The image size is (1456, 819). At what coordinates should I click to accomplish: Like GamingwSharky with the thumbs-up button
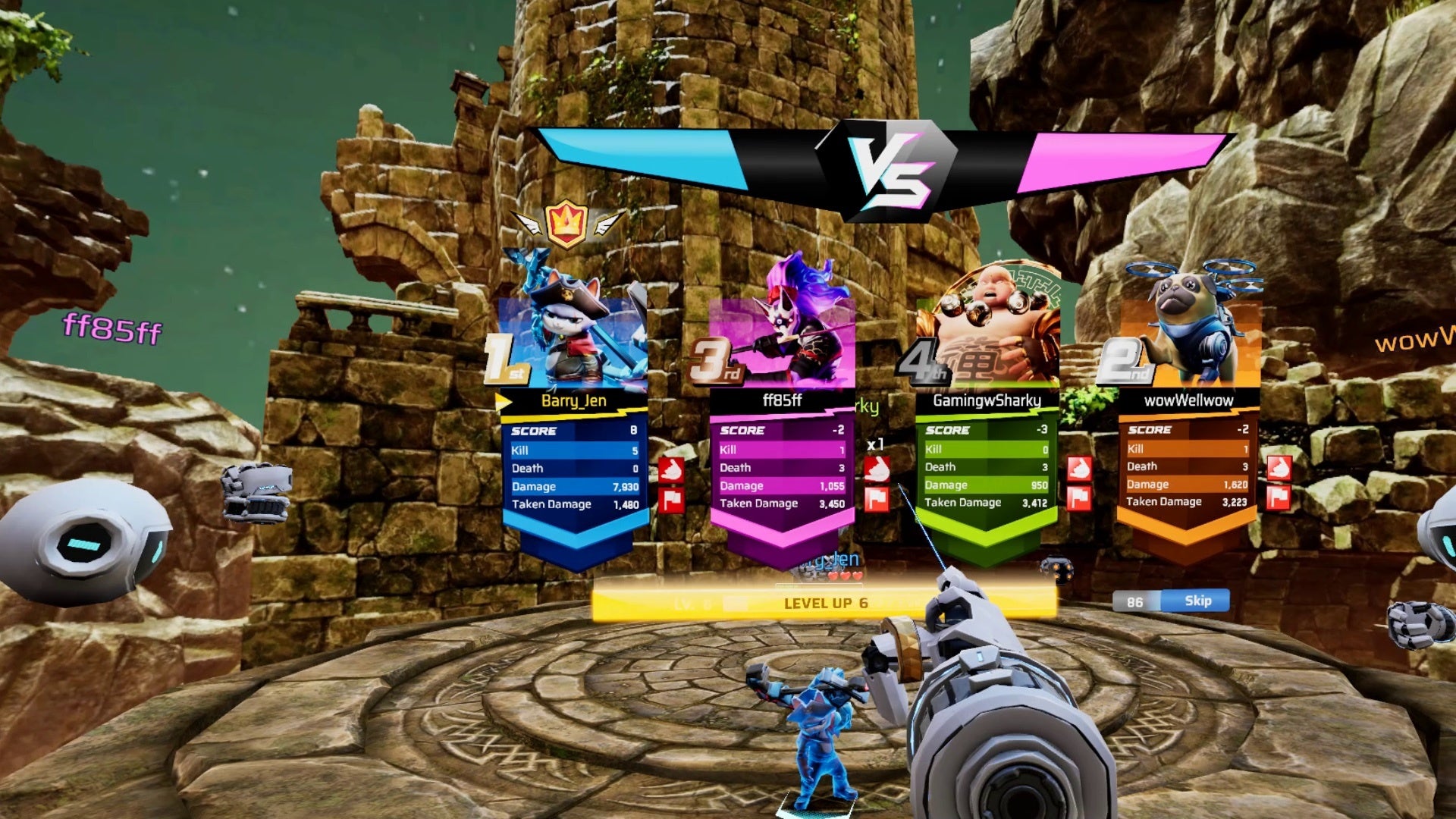coord(1079,469)
